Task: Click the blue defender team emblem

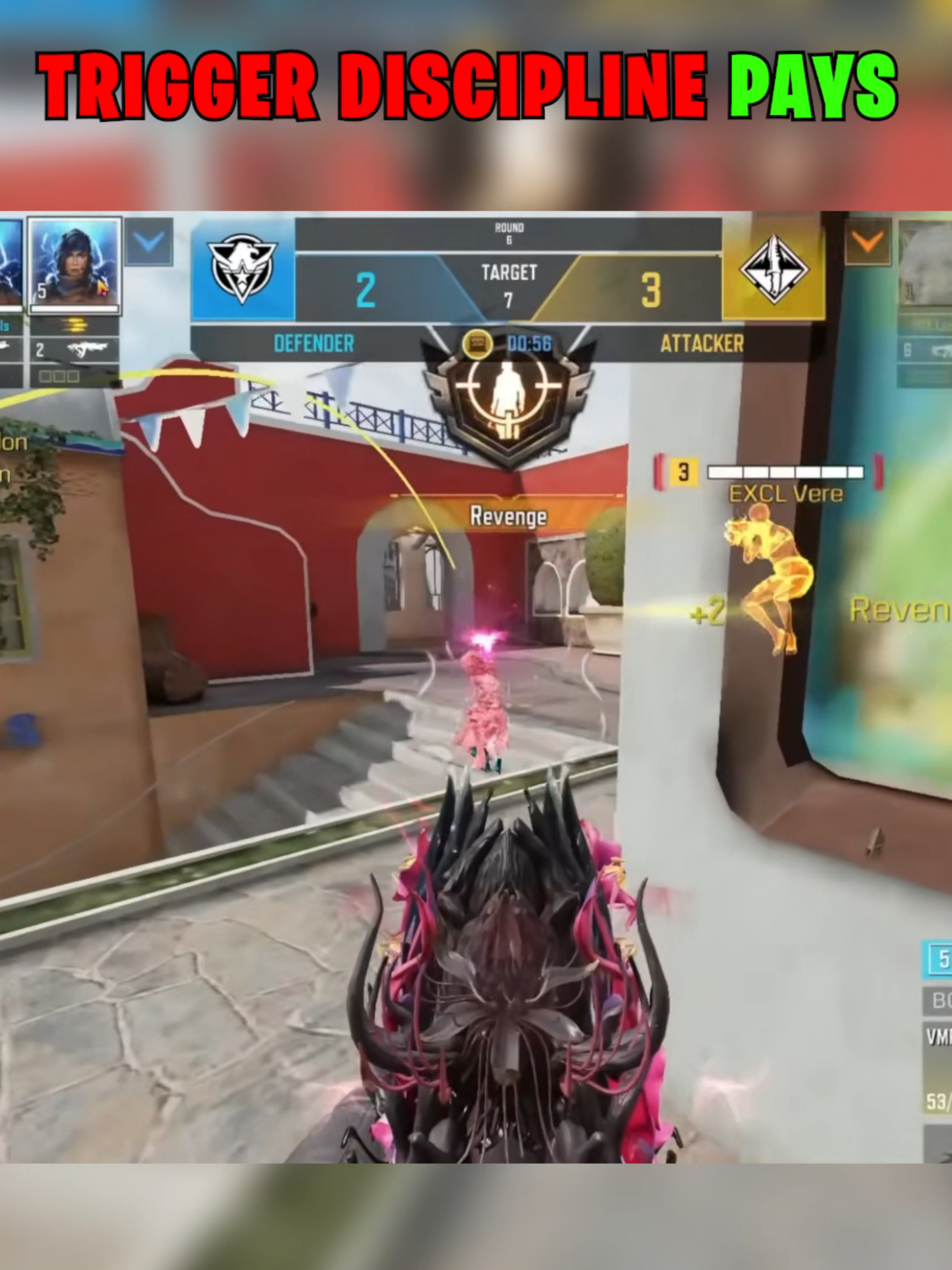Action: tap(242, 269)
